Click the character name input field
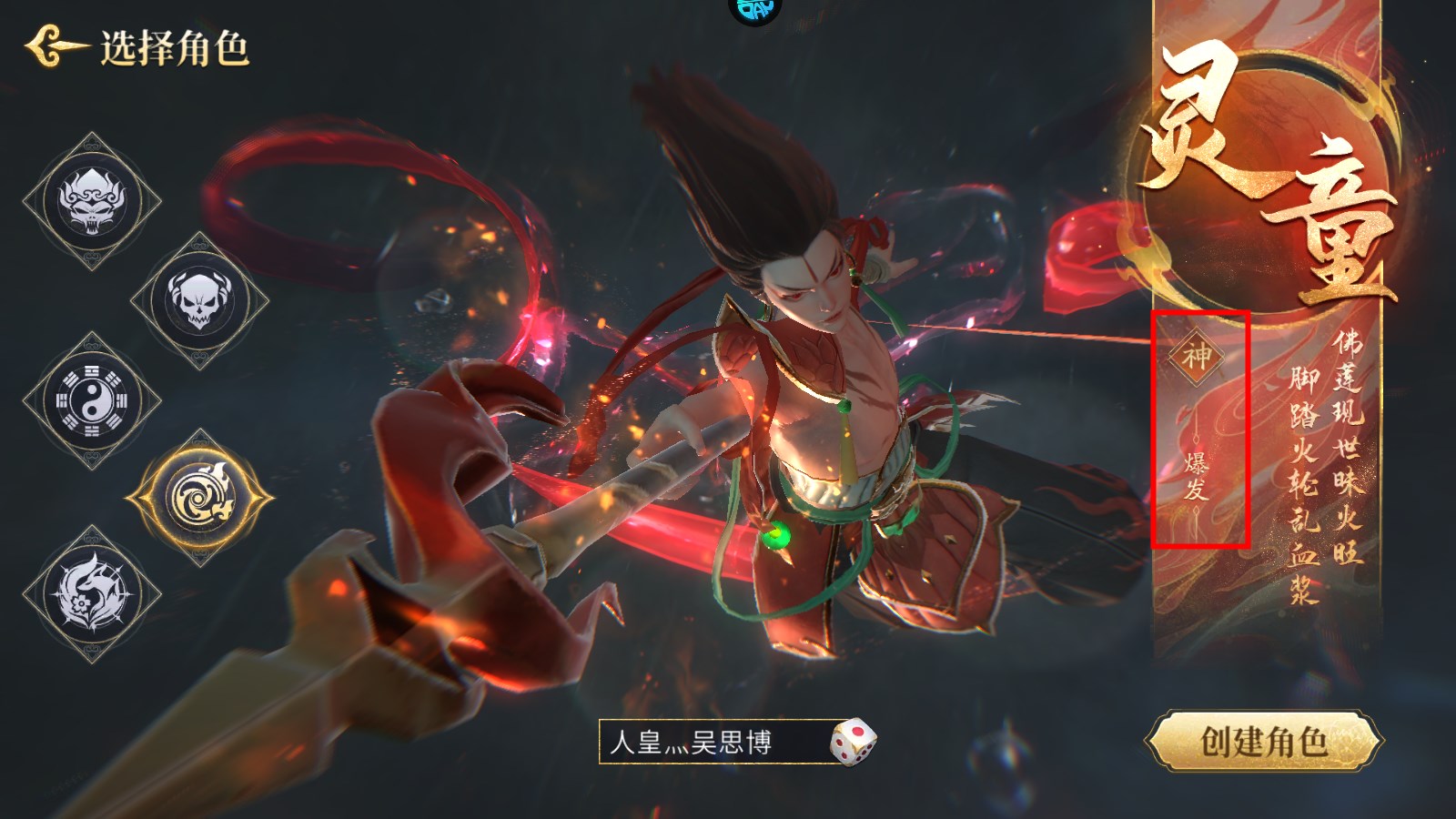 pyautogui.click(x=710, y=742)
